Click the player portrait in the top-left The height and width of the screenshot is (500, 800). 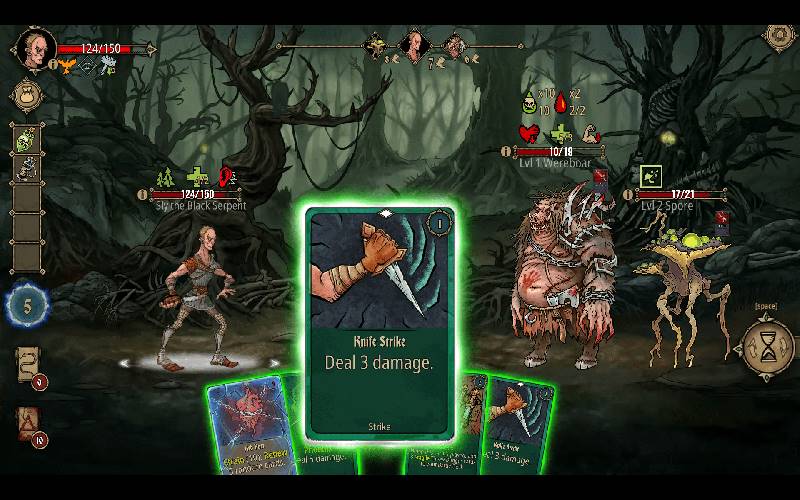coord(34,47)
